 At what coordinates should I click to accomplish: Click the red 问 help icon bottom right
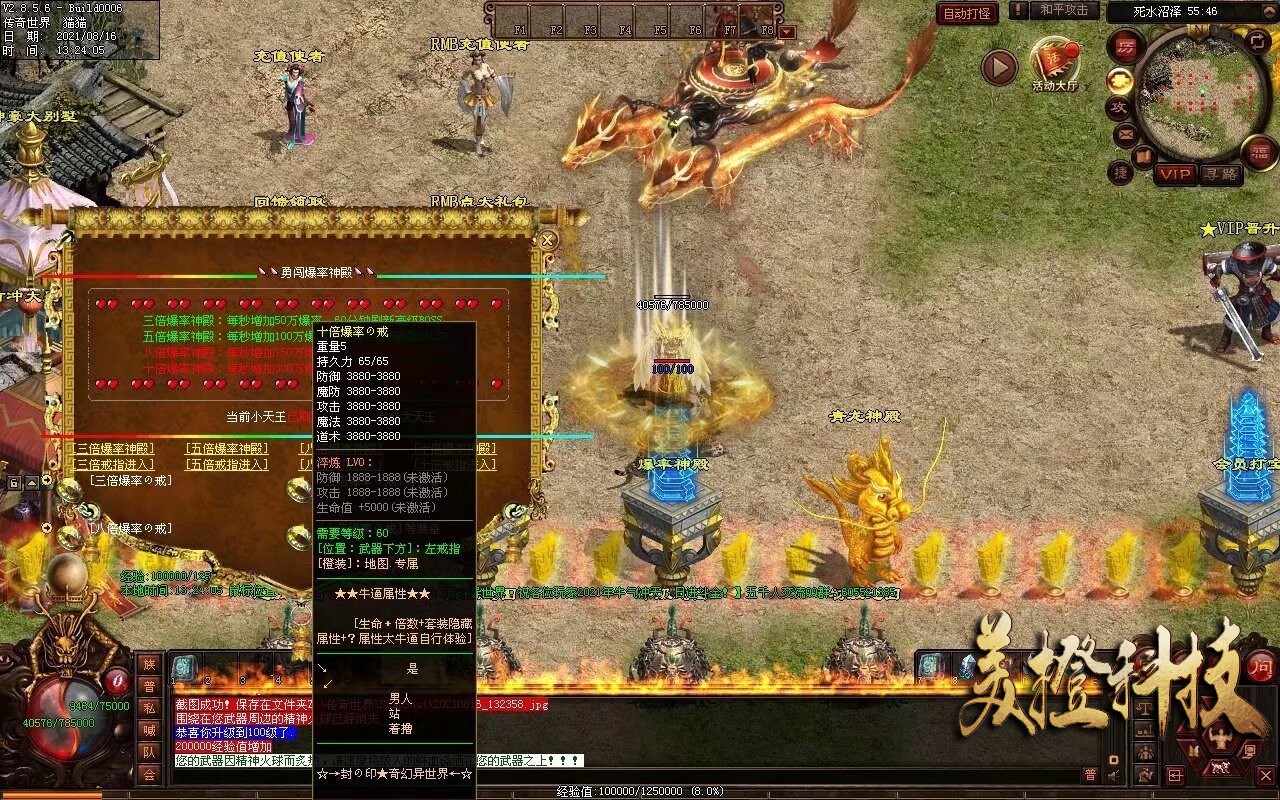click(1261, 667)
